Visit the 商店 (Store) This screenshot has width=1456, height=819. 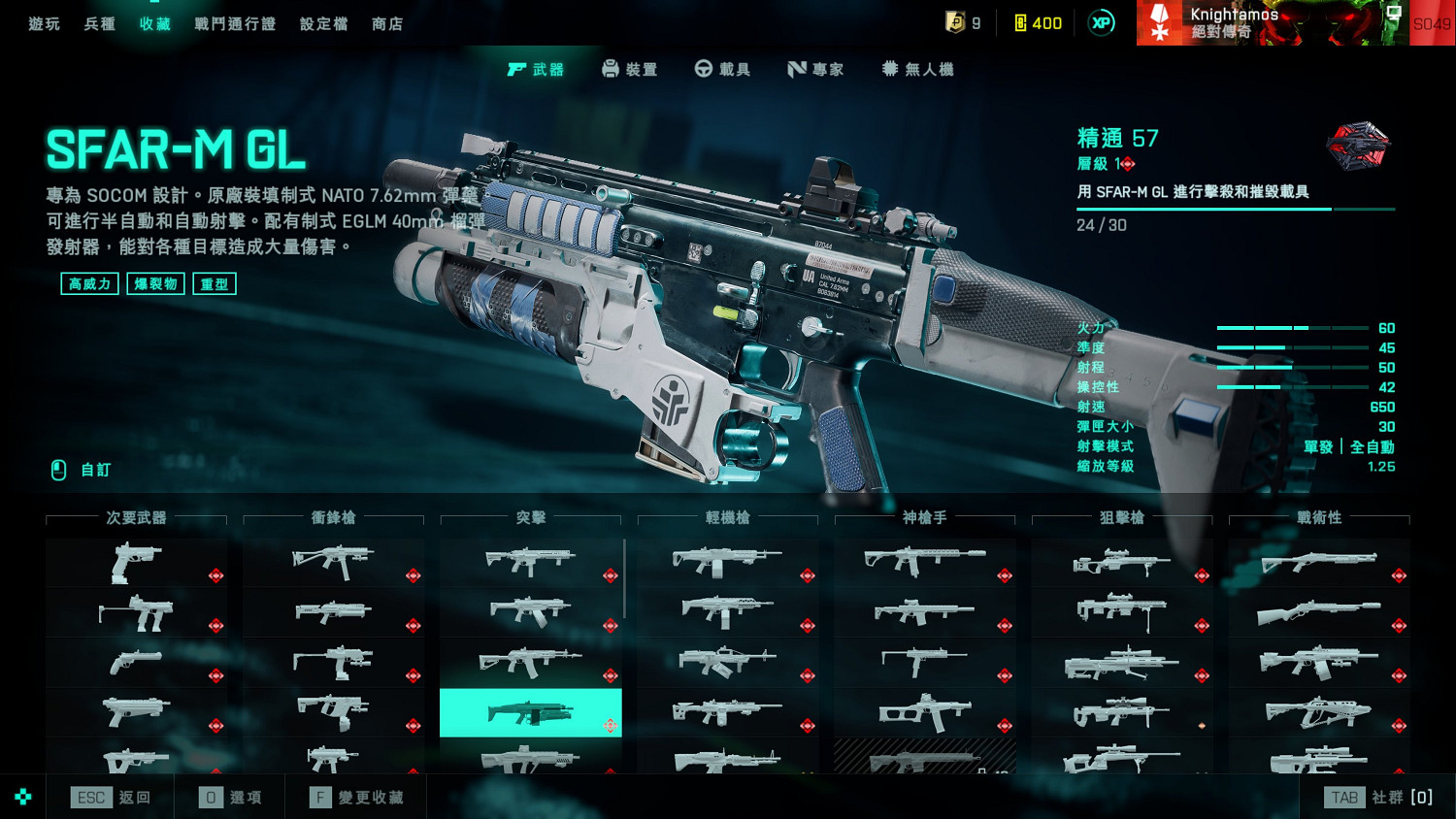click(387, 23)
